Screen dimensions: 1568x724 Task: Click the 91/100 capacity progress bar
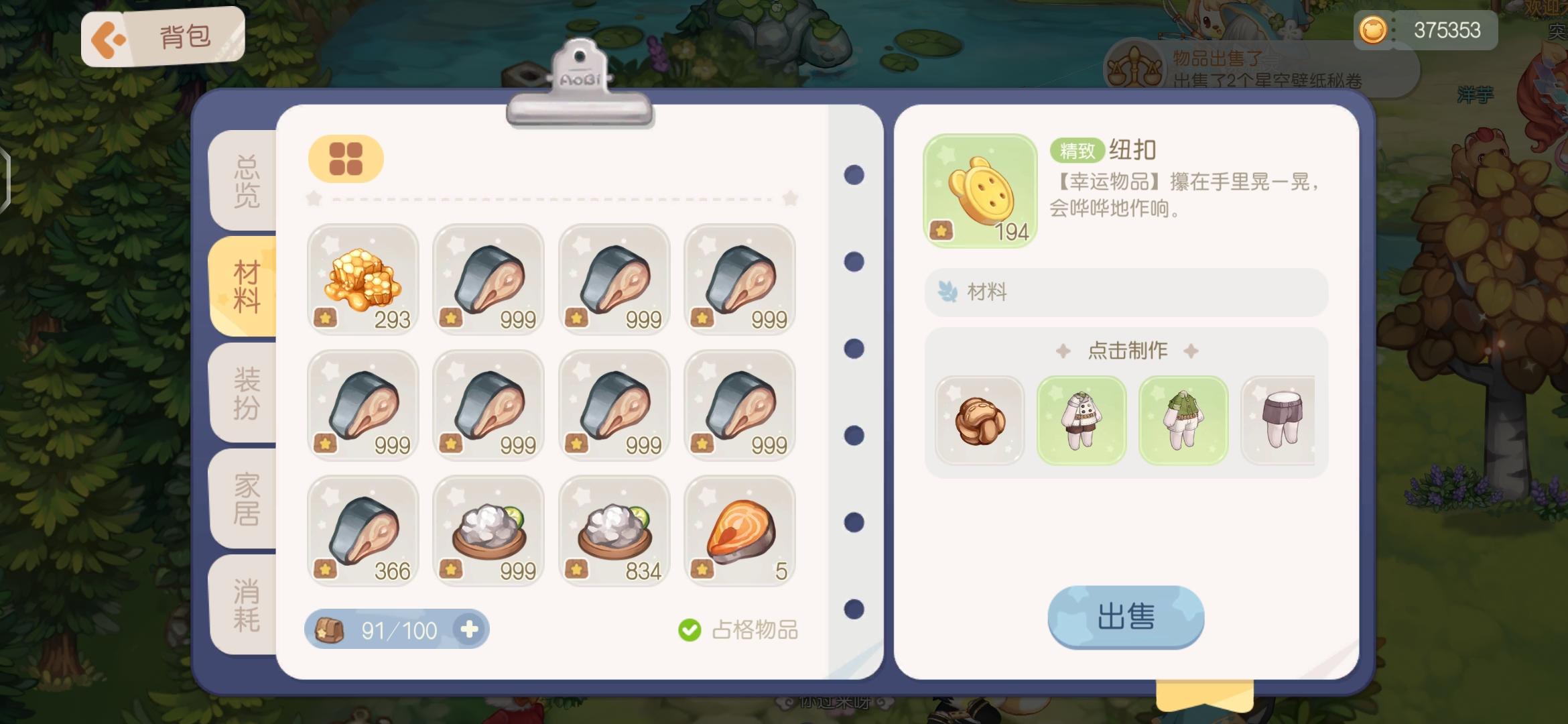(399, 629)
